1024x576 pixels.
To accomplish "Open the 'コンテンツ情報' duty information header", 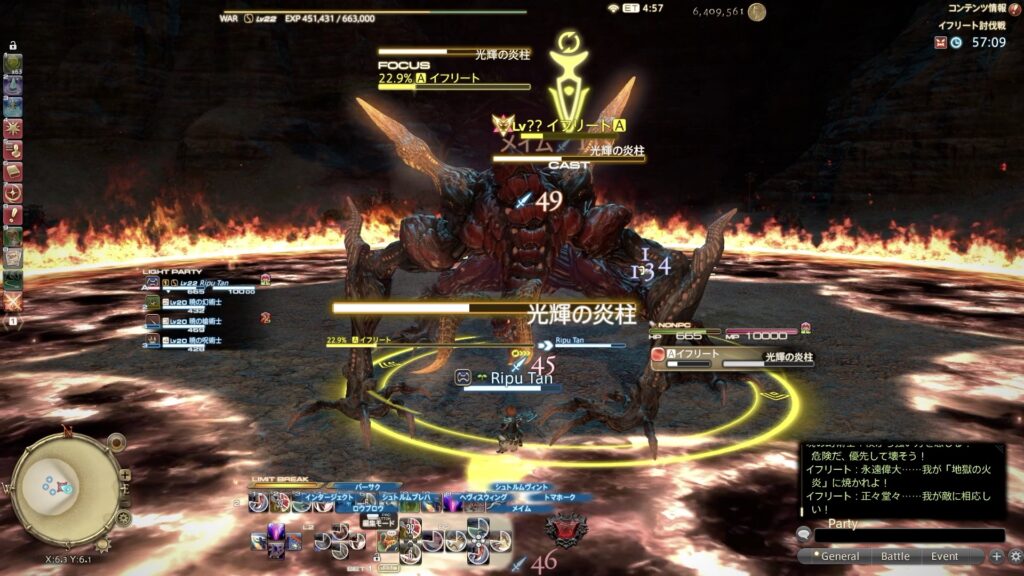I will [x=976, y=8].
